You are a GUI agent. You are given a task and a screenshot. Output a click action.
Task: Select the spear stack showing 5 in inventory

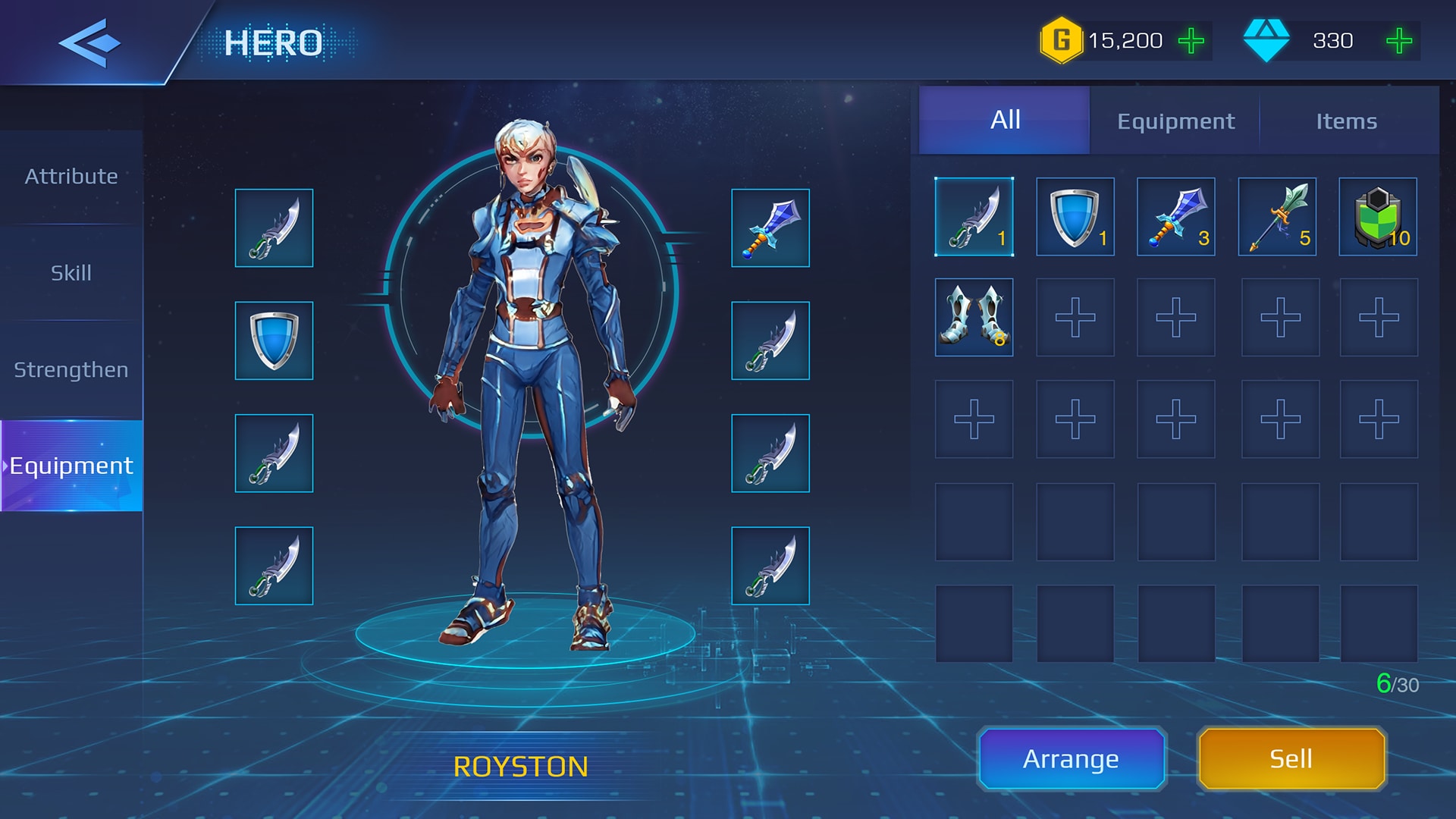coord(1276,218)
